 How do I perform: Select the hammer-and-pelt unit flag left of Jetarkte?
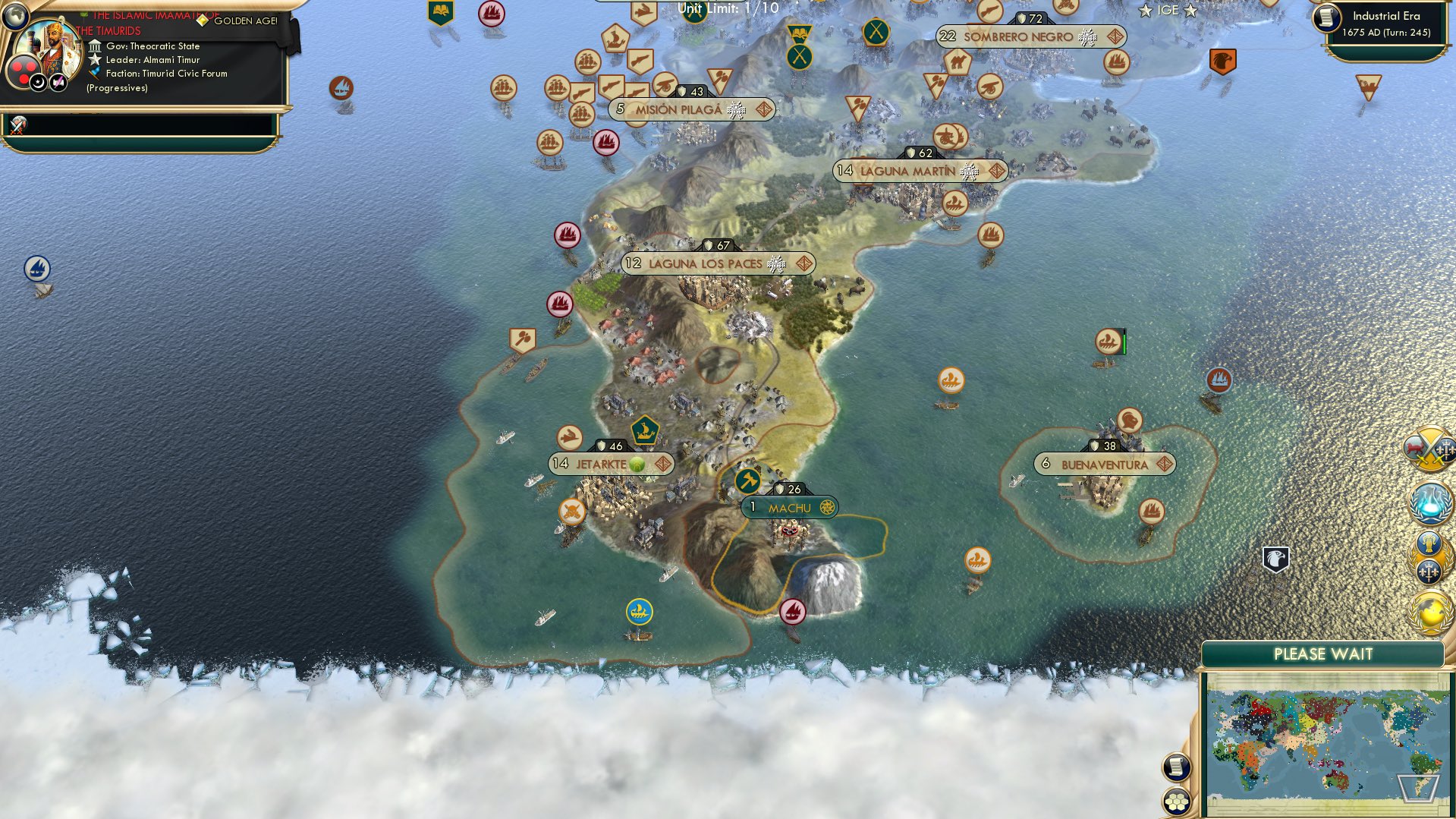click(x=569, y=438)
